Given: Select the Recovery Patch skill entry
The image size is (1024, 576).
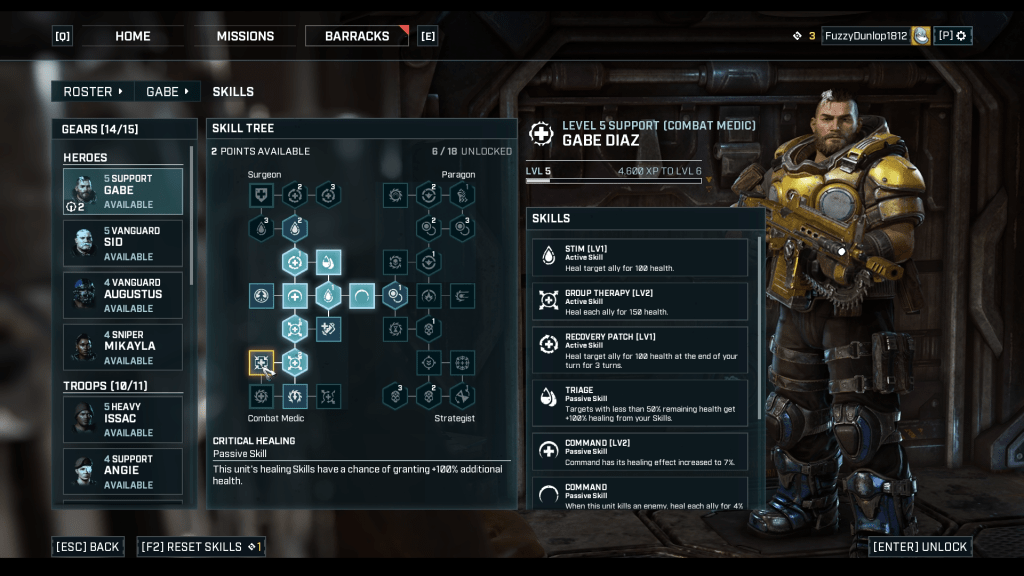Looking at the screenshot, I should coord(641,350).
